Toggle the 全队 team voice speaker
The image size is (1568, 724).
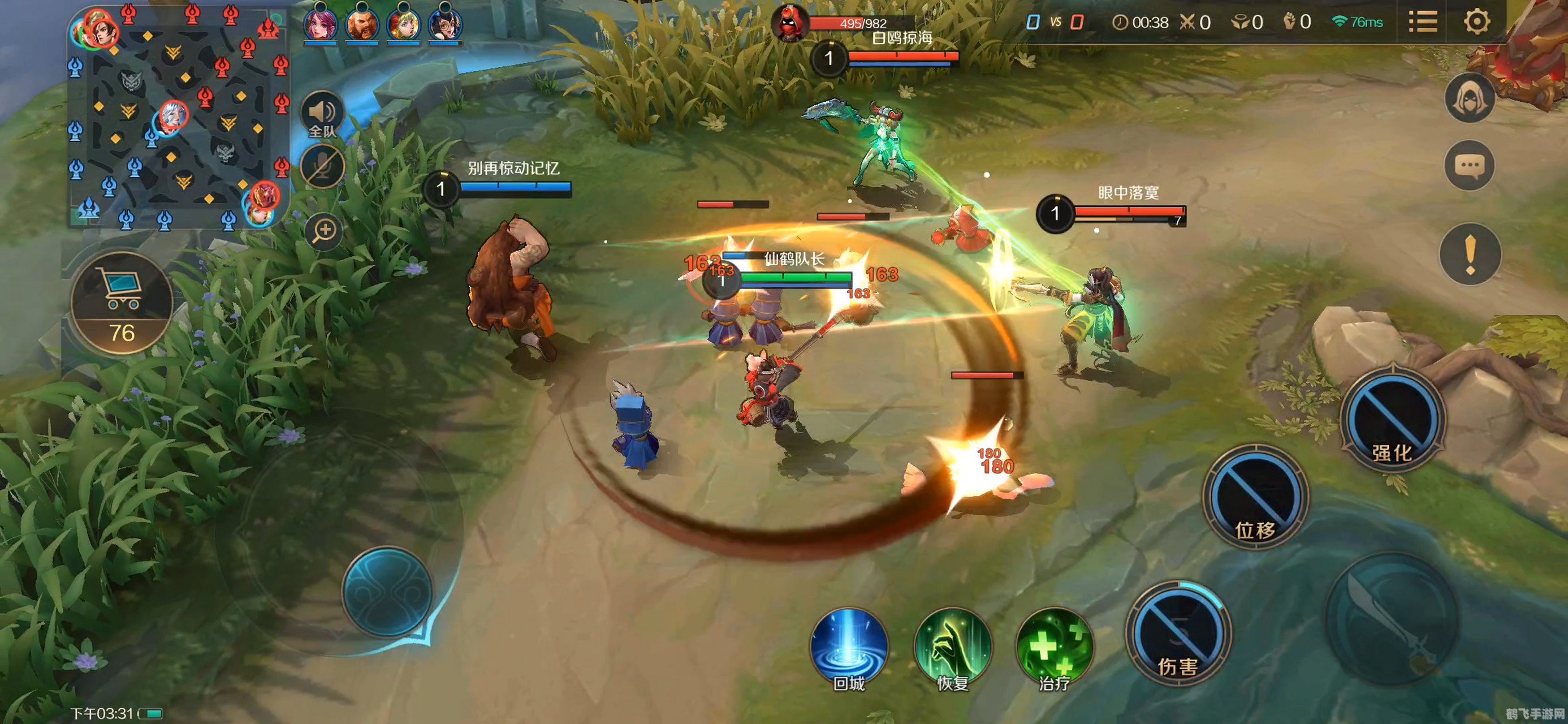pos(322,114)
